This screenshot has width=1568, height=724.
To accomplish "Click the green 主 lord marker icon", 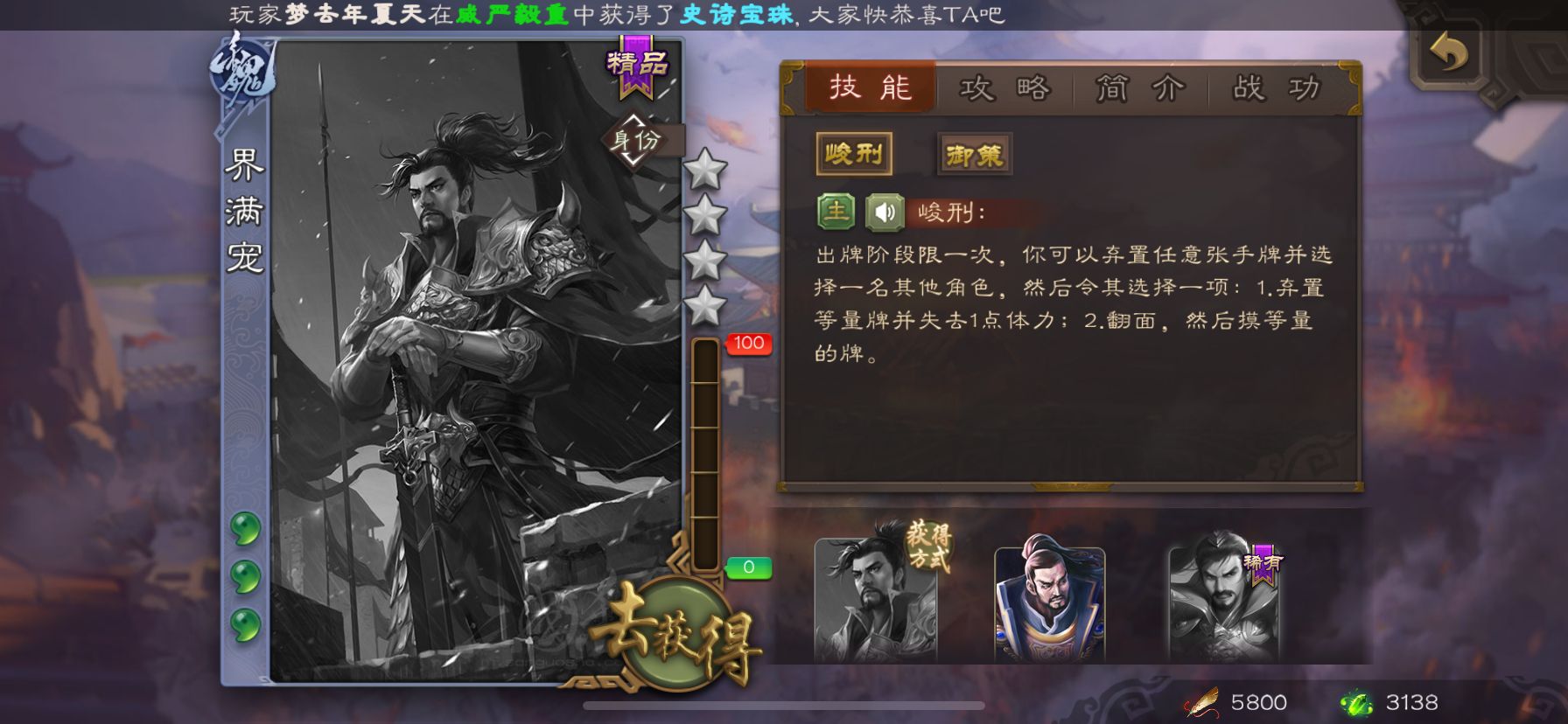I will coord(835,210).
